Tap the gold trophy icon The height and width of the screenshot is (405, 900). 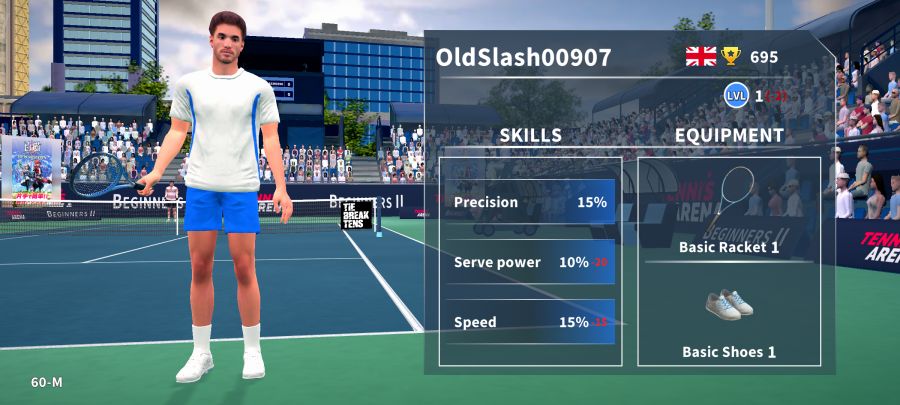(x=732, y=56)
